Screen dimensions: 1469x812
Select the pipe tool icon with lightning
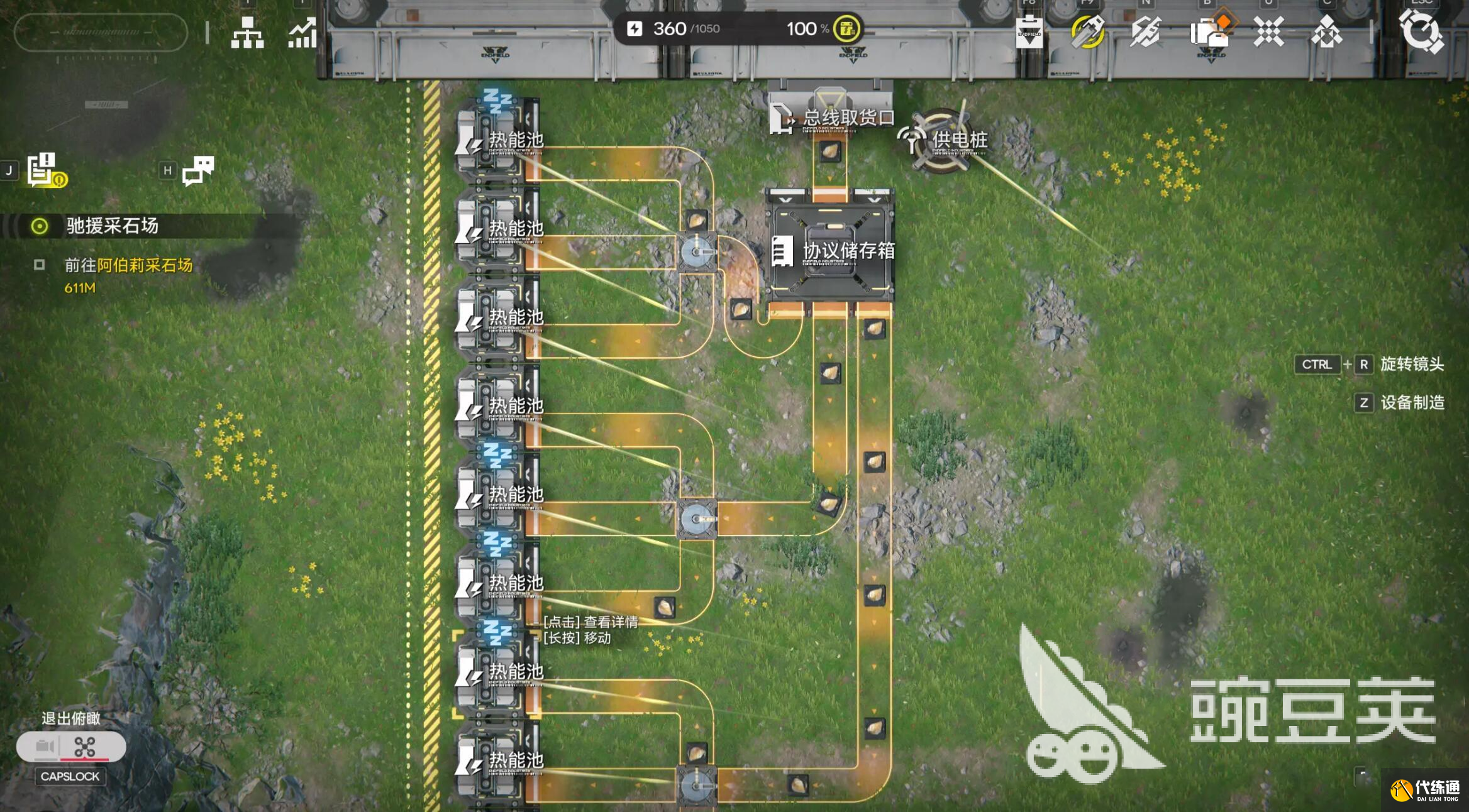point(1145,32)
